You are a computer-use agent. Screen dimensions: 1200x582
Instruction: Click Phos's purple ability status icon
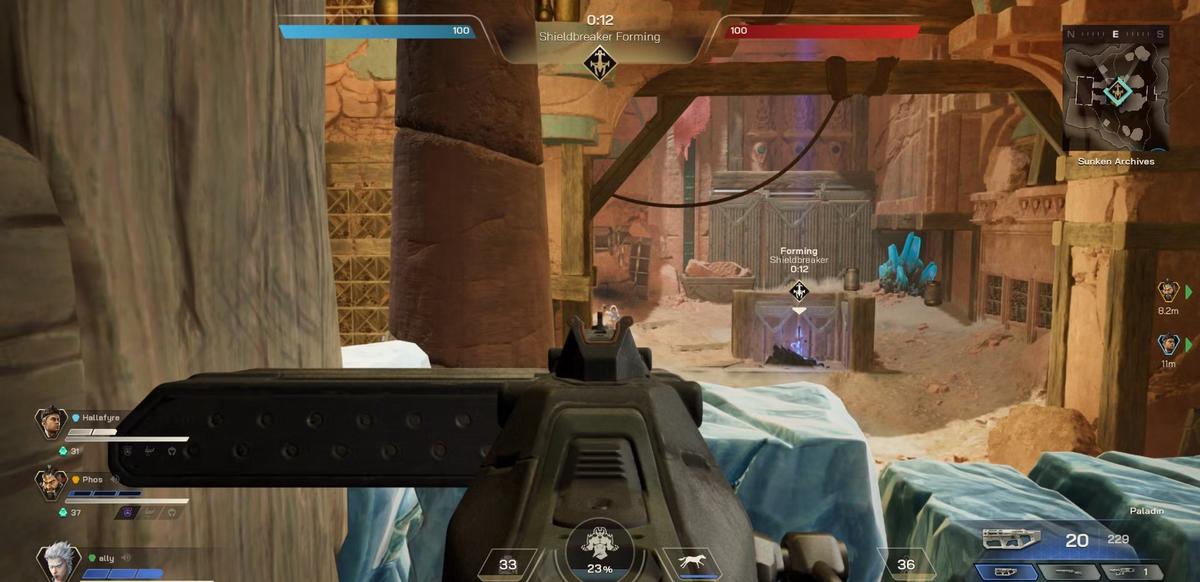127,512
